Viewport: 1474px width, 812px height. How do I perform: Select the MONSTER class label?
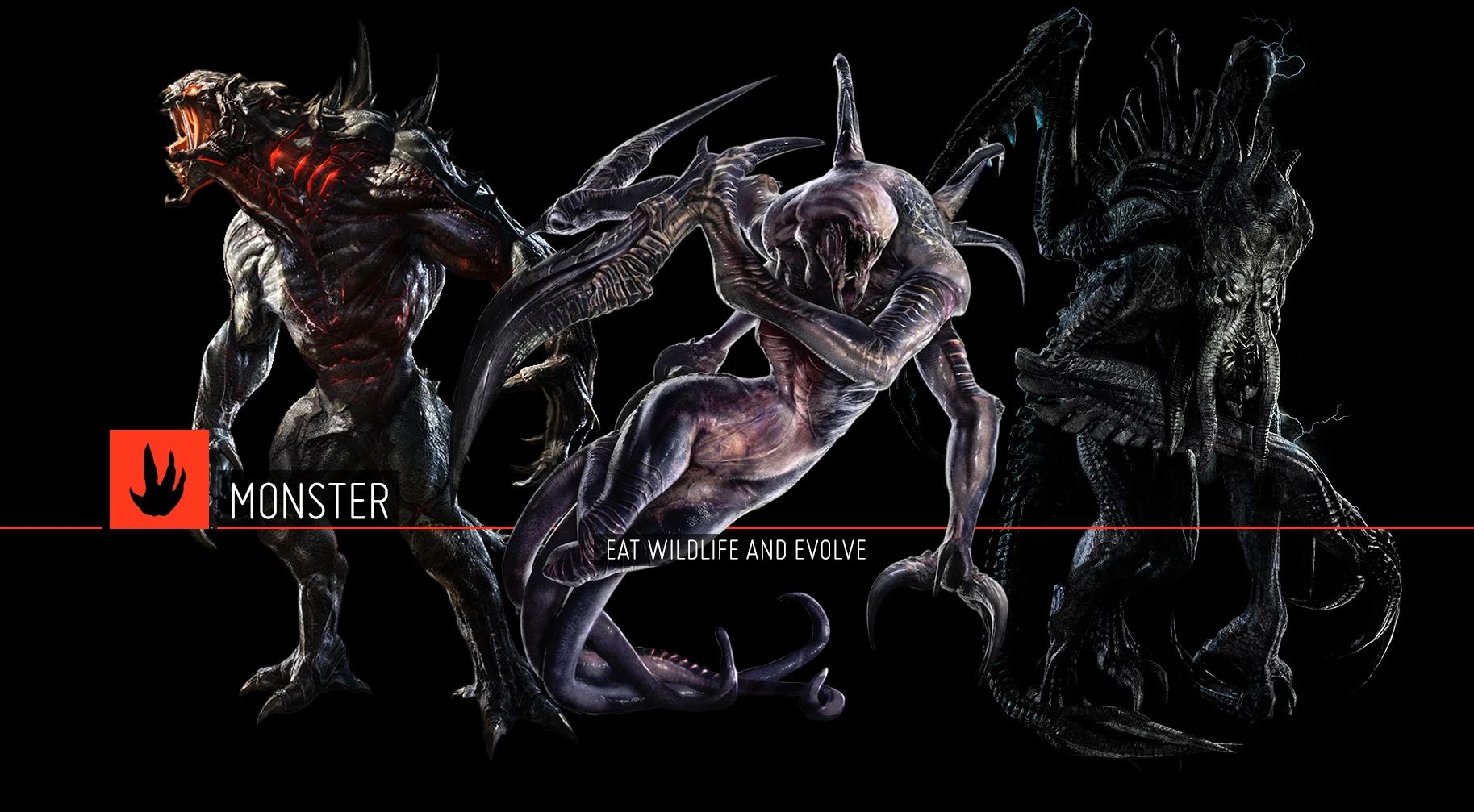pyautogui.click(x=310, y=501)
